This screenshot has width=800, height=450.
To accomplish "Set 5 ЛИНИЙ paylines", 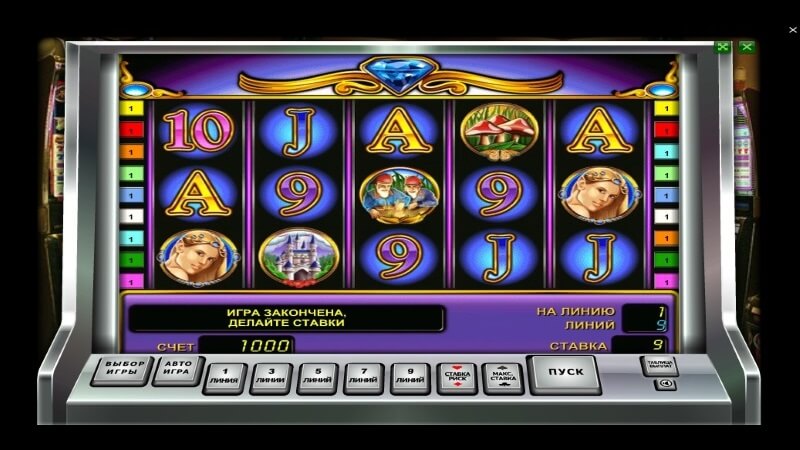I will [x=317, y=377].
